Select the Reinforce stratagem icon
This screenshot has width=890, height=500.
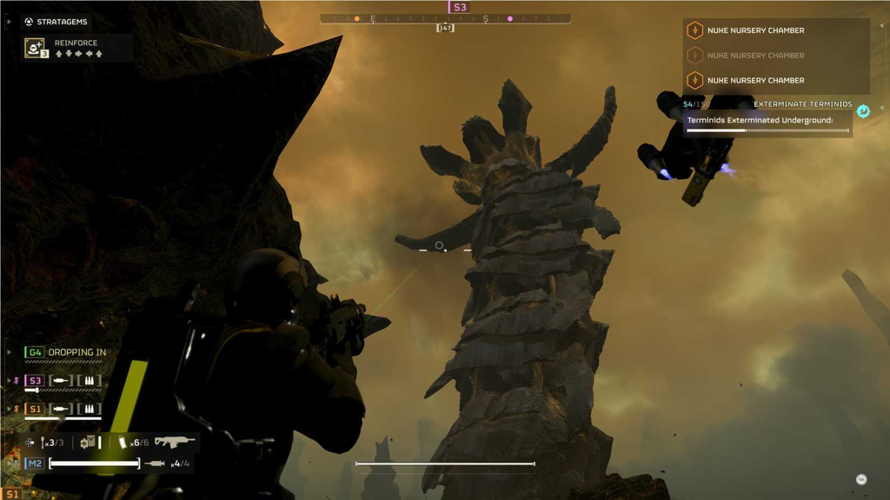click(35, 48)
